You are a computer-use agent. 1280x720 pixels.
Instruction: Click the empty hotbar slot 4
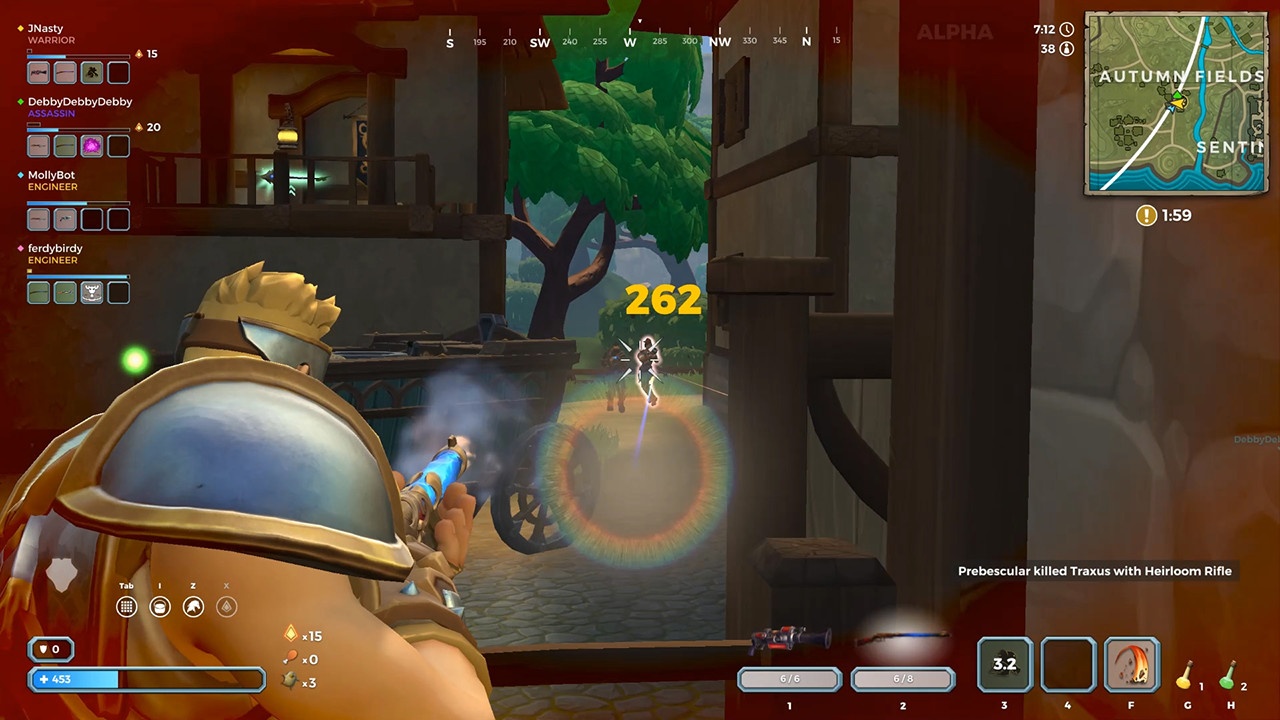click(1067, 663)
